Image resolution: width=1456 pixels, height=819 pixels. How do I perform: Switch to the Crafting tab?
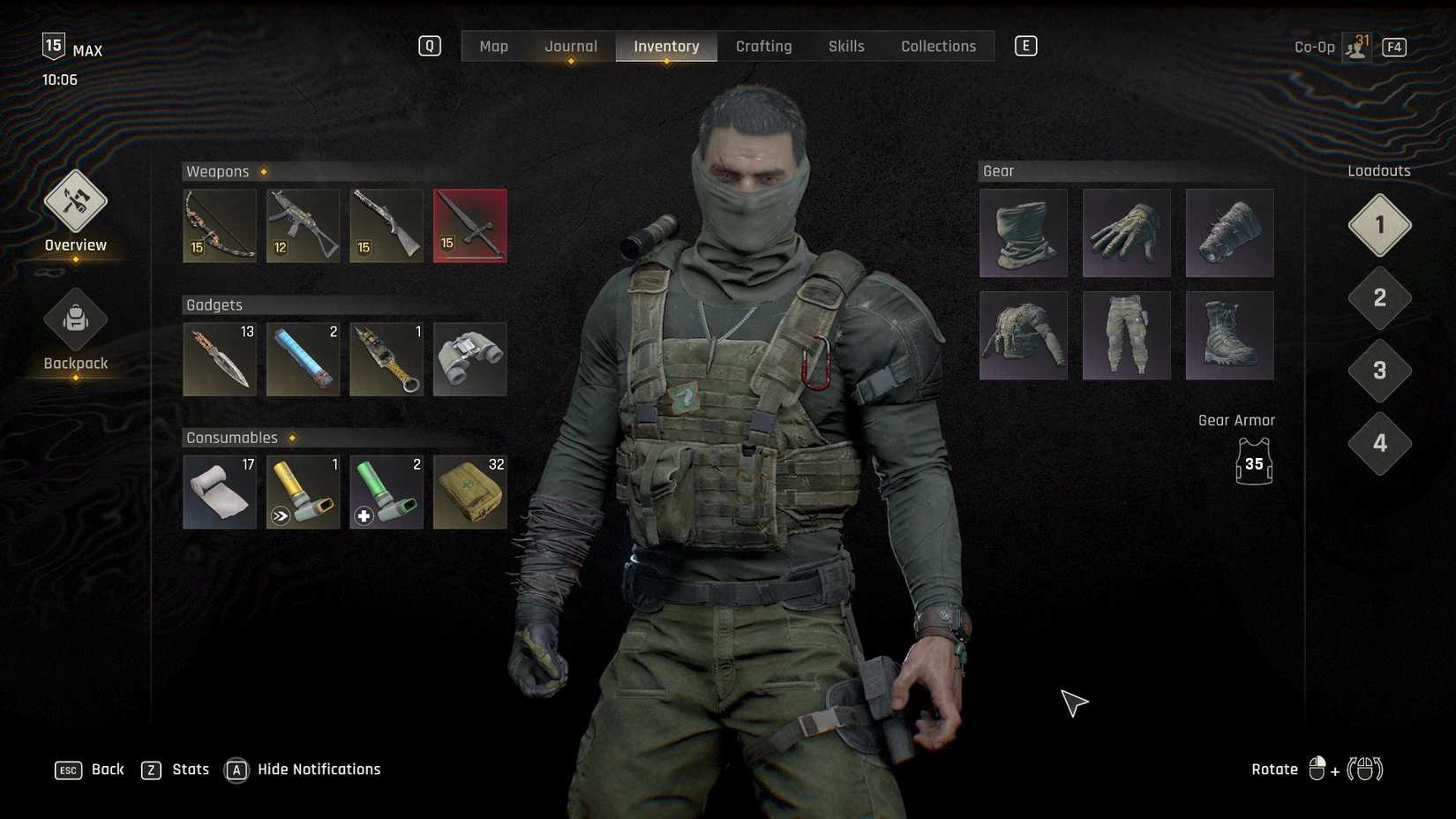[x=763, y=46]
